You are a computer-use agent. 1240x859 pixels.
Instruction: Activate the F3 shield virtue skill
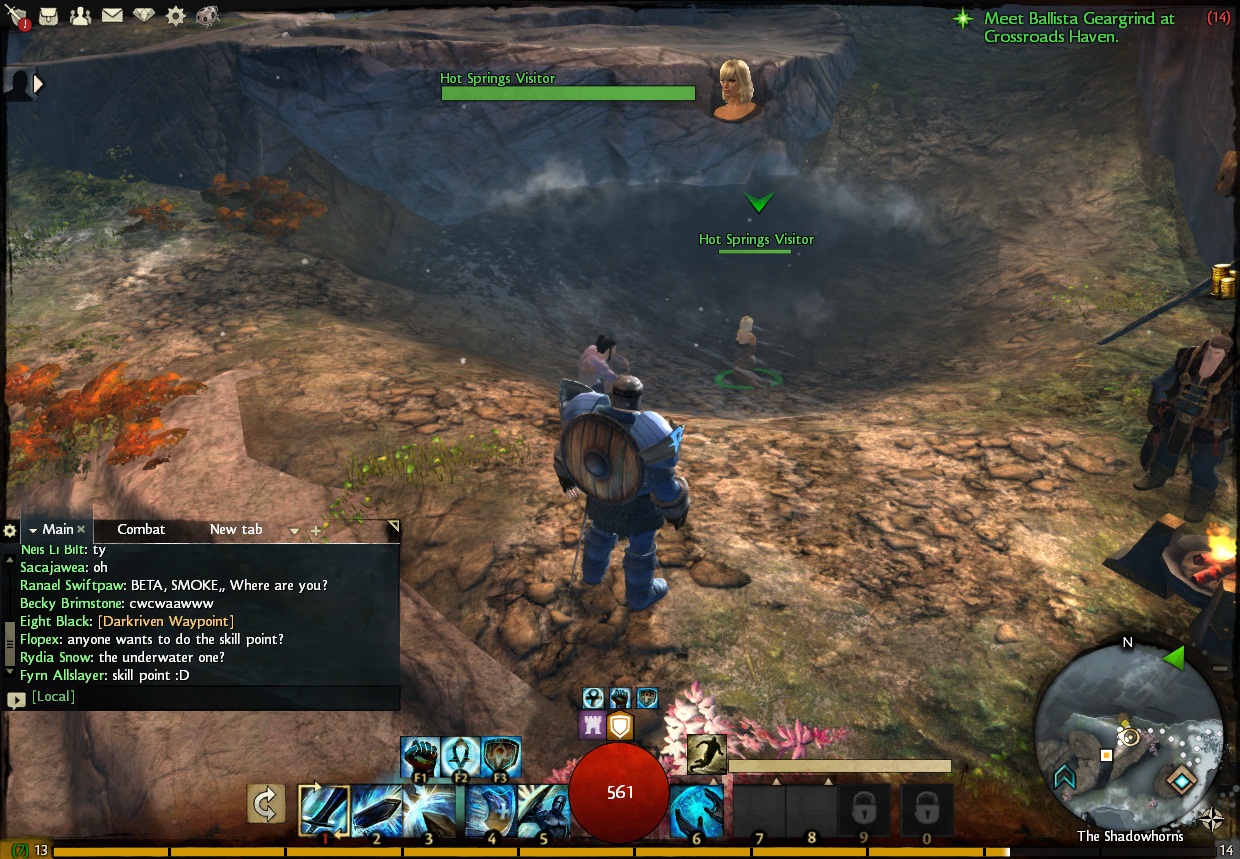(x=501, y=757)
